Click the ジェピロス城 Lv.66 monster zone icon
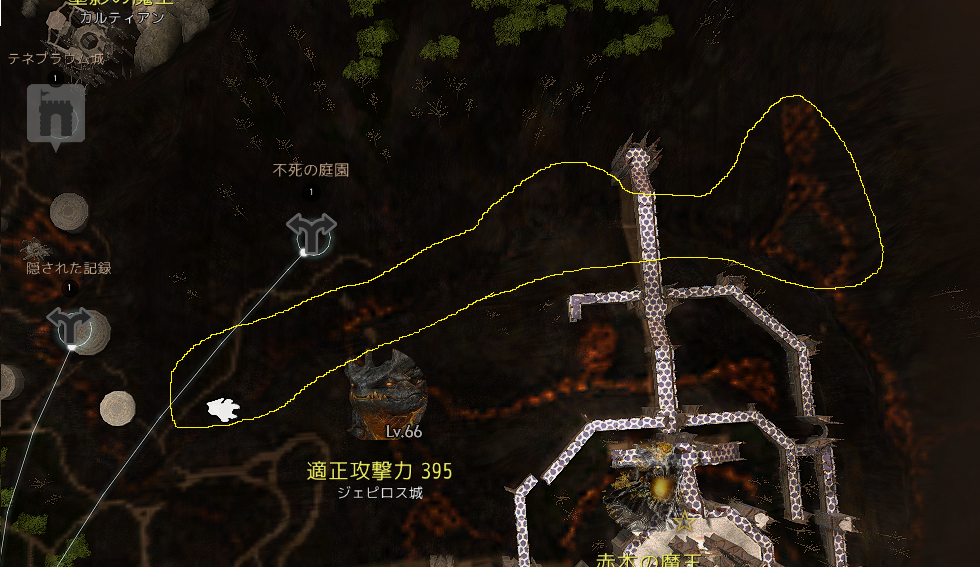 [388, 393]
